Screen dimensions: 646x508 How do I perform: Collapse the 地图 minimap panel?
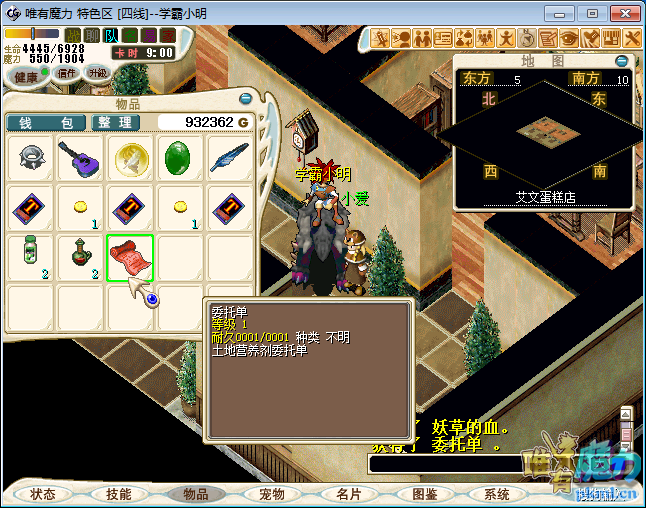pyautogui.click(x=621, y=61)
